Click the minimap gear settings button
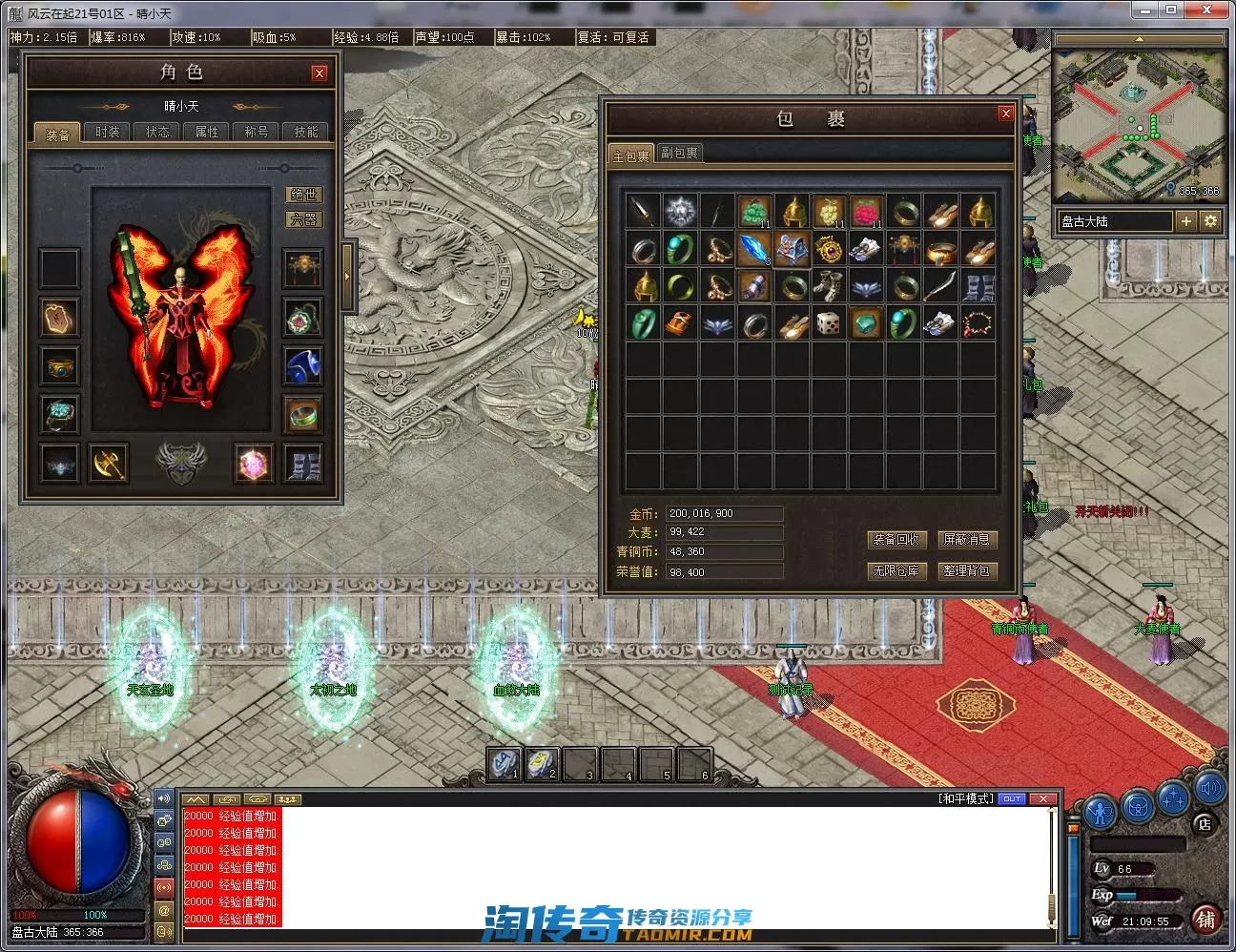 pyautogui.click(x=1210, y=221)
